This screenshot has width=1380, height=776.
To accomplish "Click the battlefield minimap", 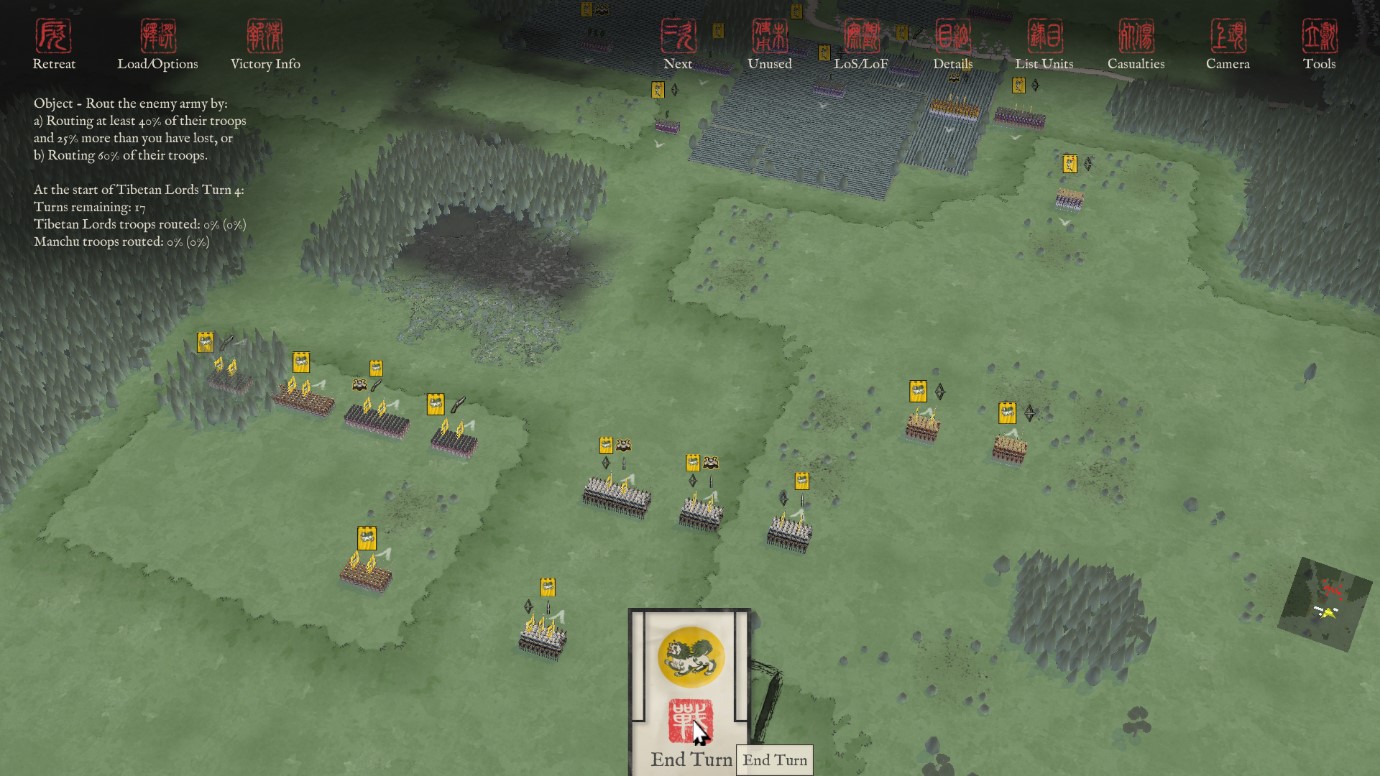I will tap(1325, 597).
